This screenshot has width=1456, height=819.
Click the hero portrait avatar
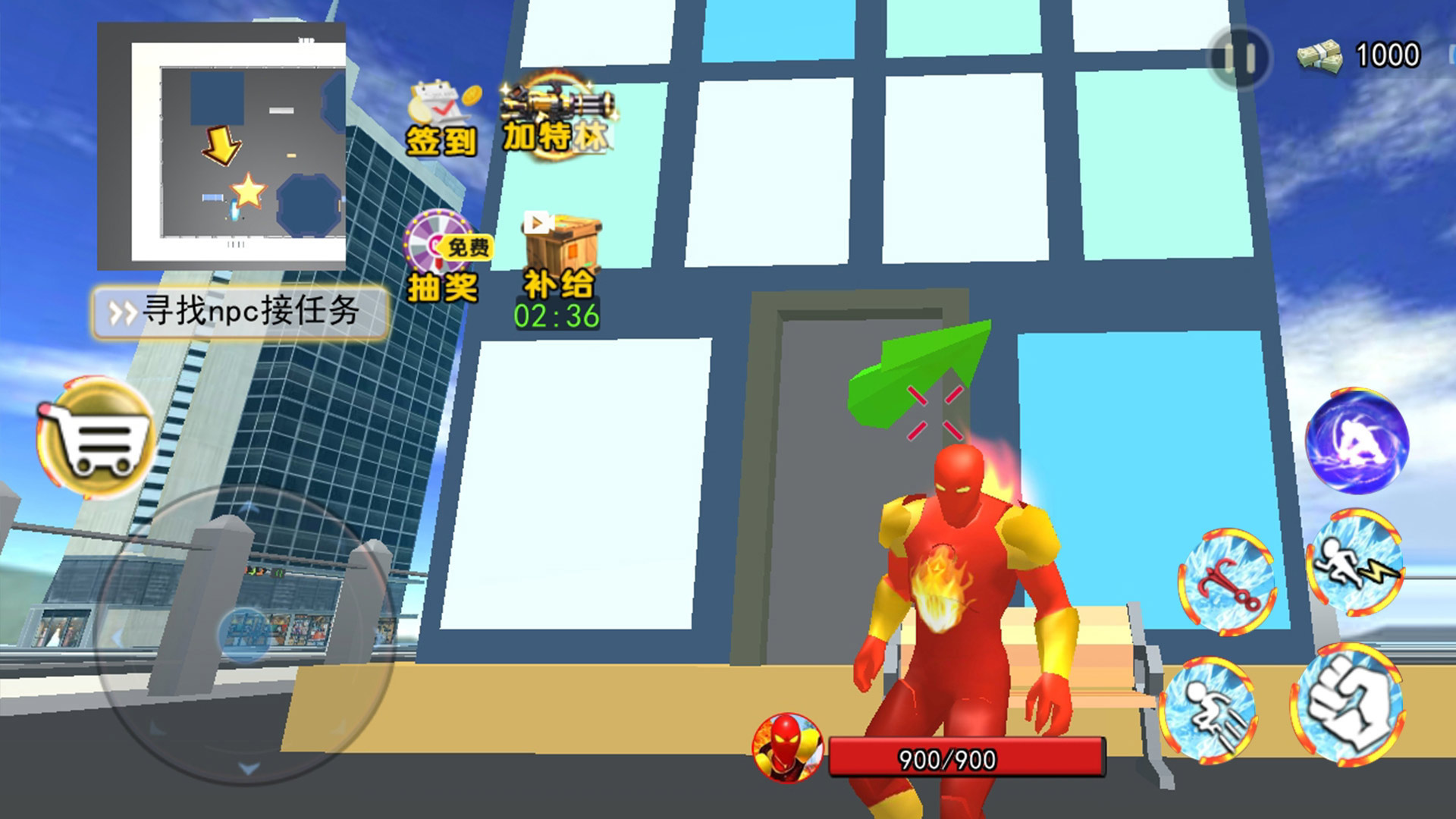[x=787, y=746]
